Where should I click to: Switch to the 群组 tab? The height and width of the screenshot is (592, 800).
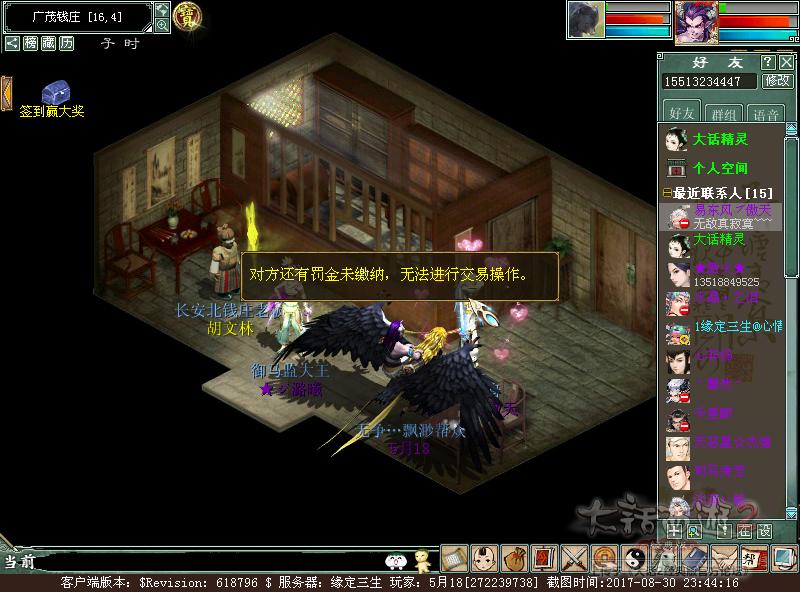pos(724,114)
